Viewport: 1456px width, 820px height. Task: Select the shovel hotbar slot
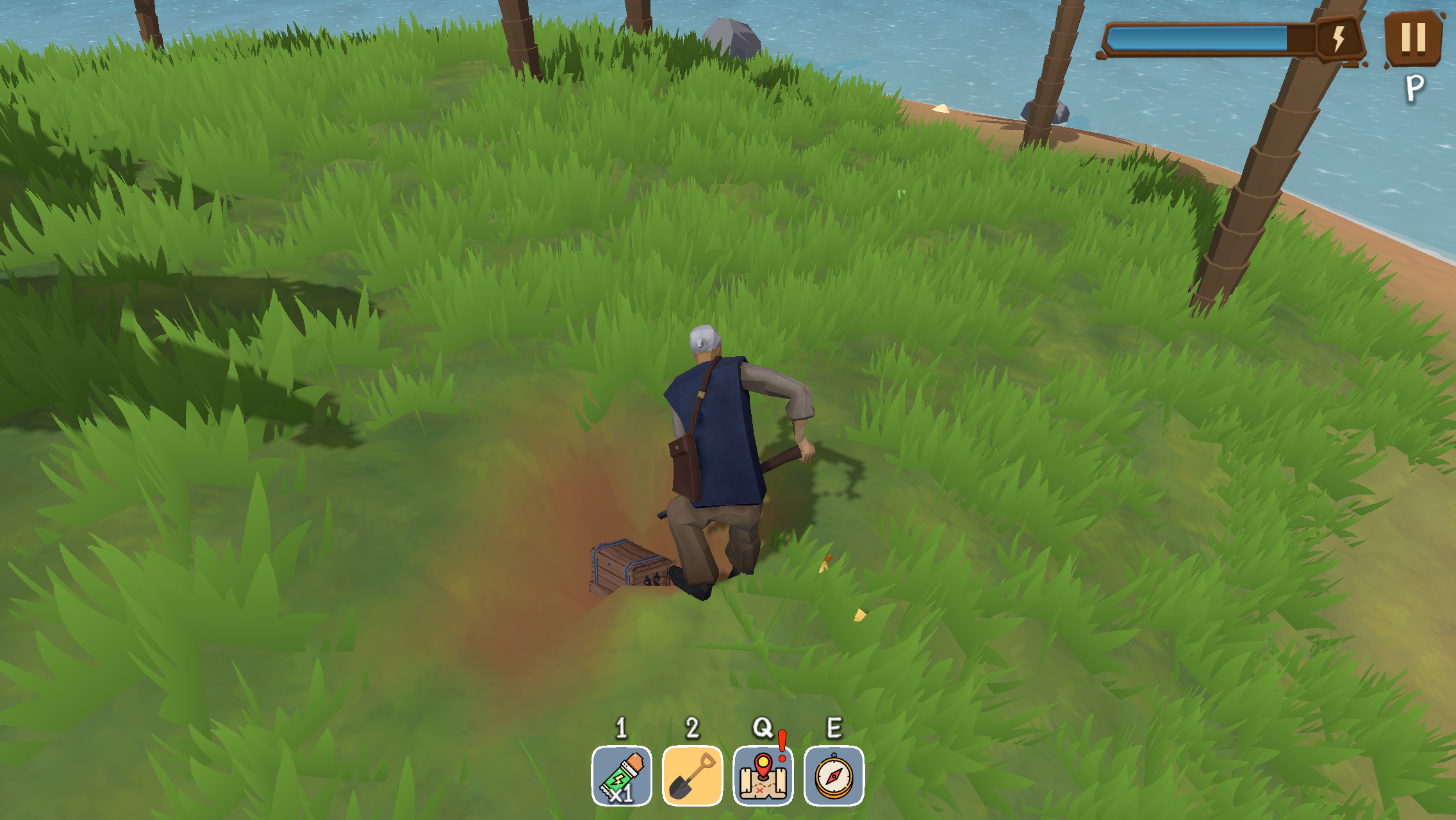(692, 776)
